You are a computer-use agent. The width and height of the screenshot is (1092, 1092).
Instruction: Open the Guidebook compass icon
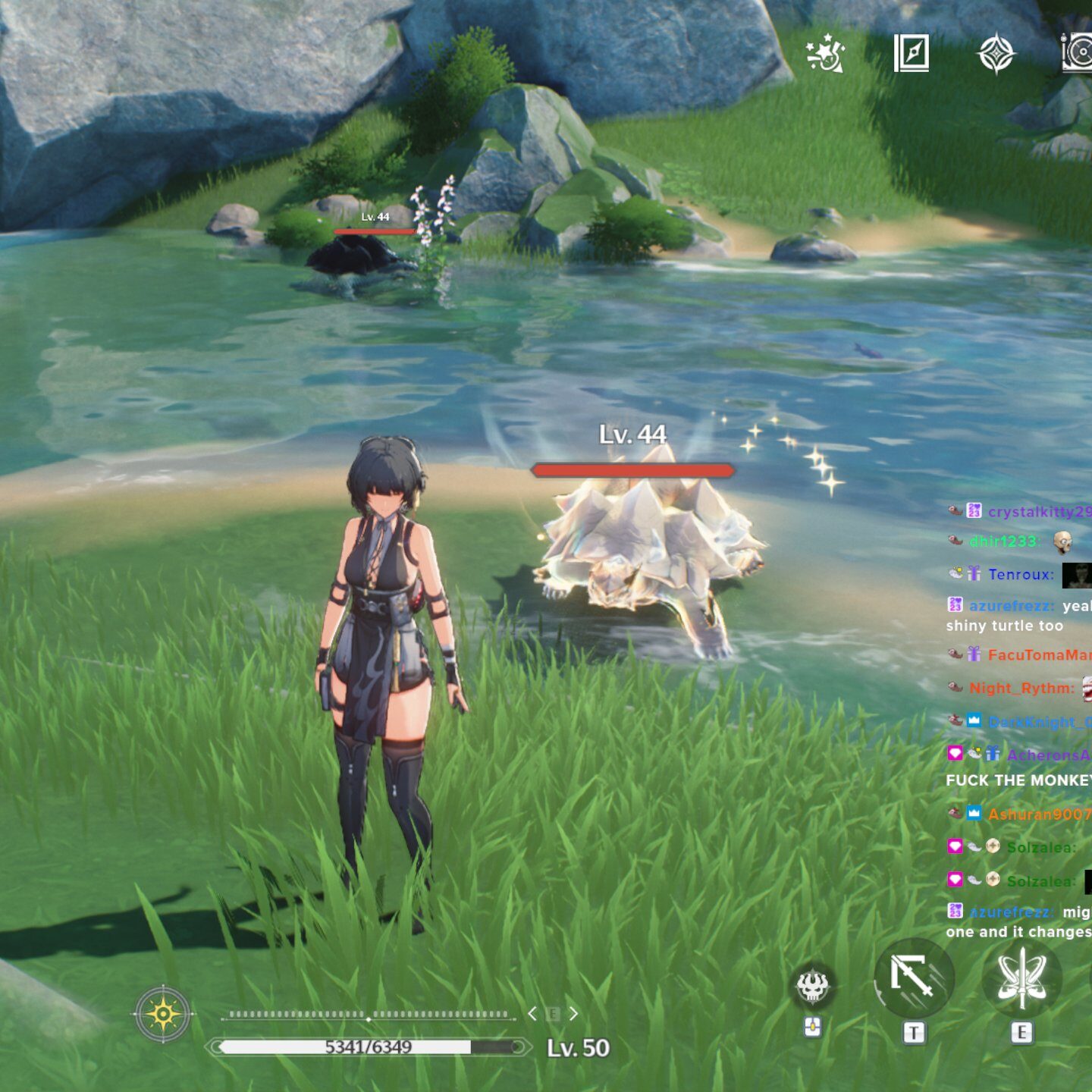912,51
